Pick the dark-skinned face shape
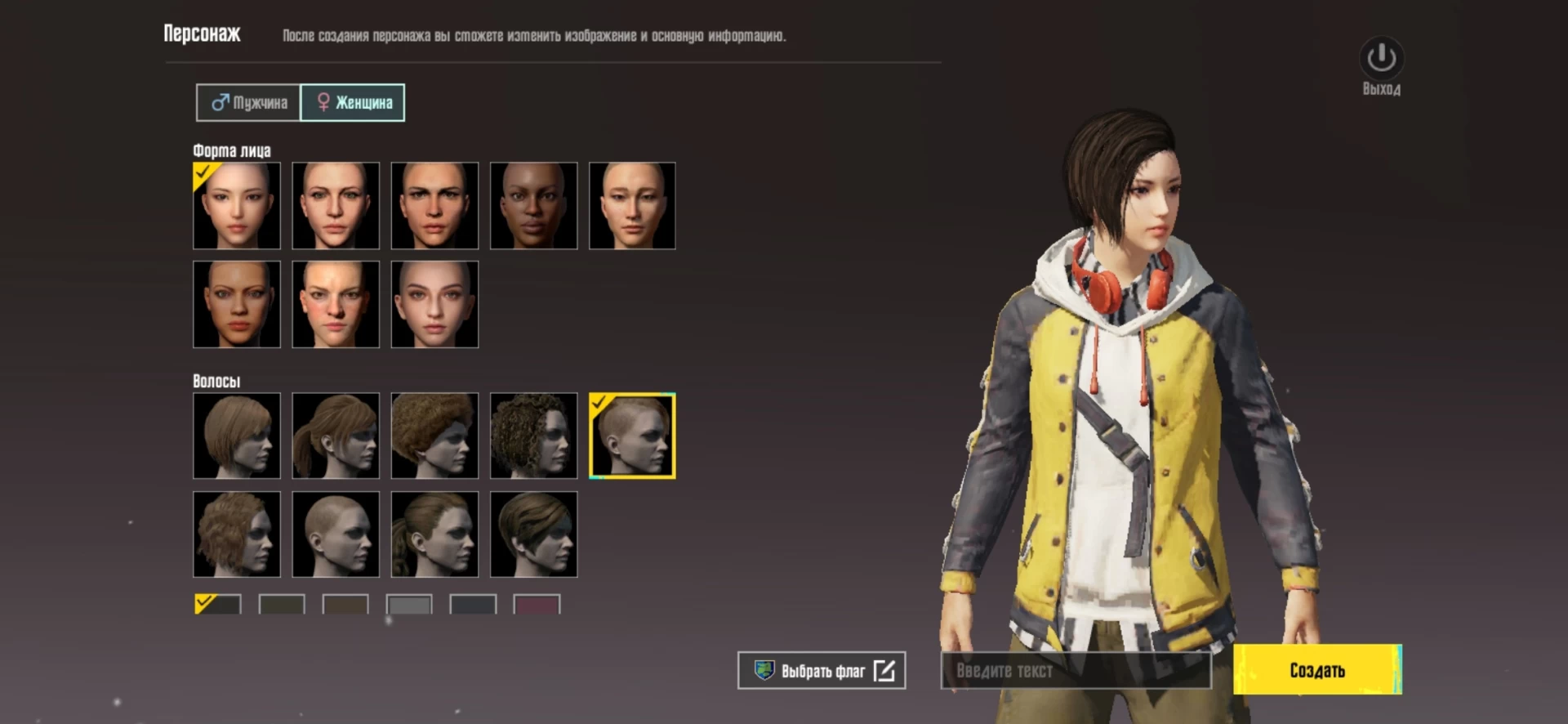 tap(533, 206)
